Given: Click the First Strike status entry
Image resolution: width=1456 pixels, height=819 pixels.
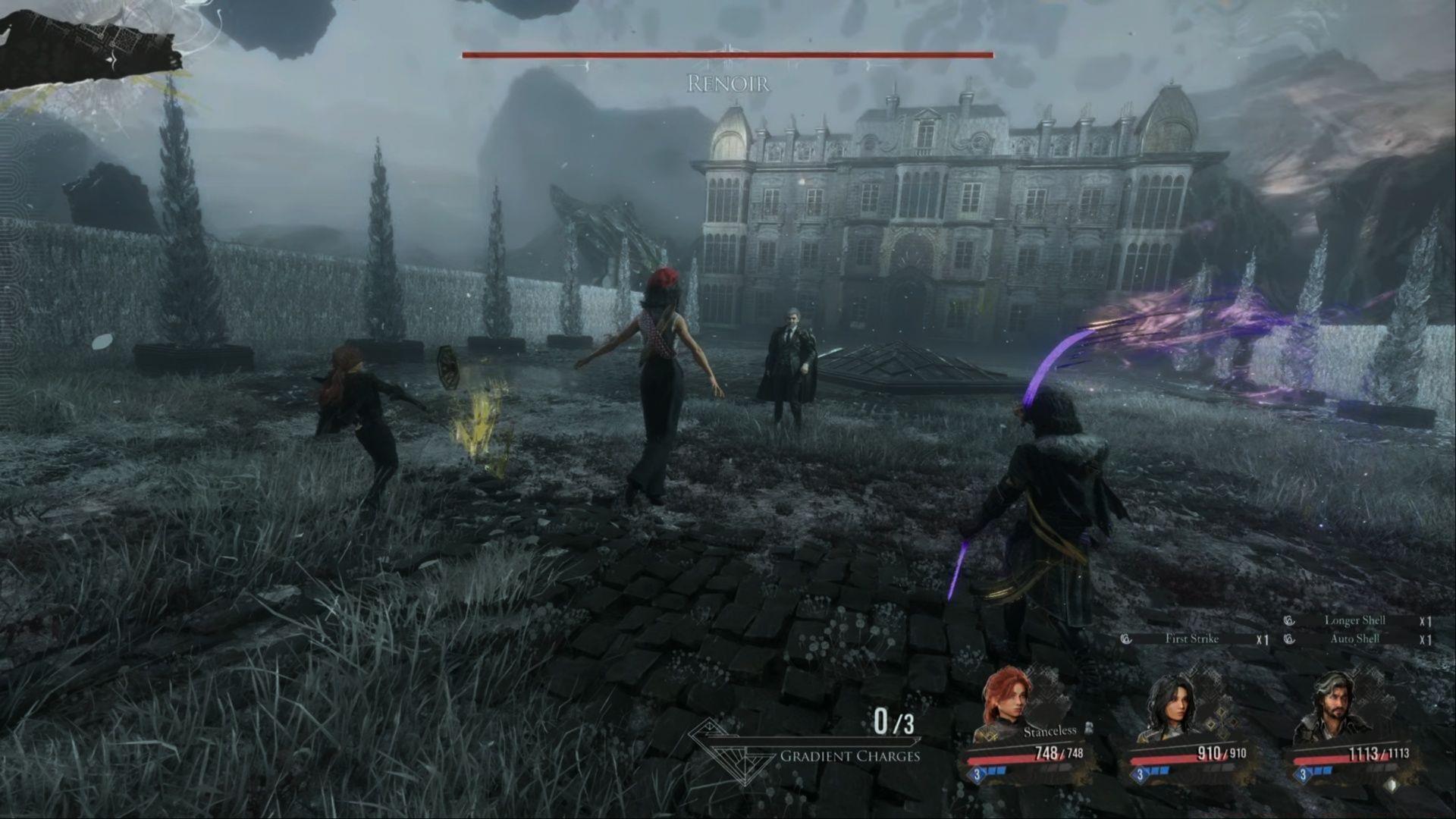Looking at the screenshot, I should [1192, 639].
